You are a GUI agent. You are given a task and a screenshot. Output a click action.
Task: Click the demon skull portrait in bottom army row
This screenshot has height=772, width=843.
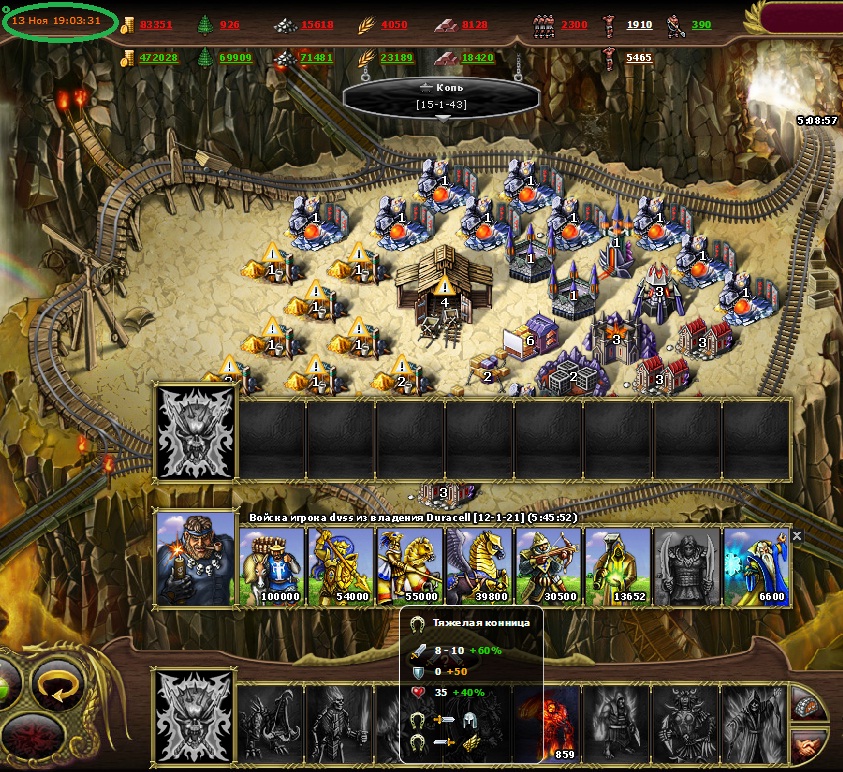coord(195,716)
